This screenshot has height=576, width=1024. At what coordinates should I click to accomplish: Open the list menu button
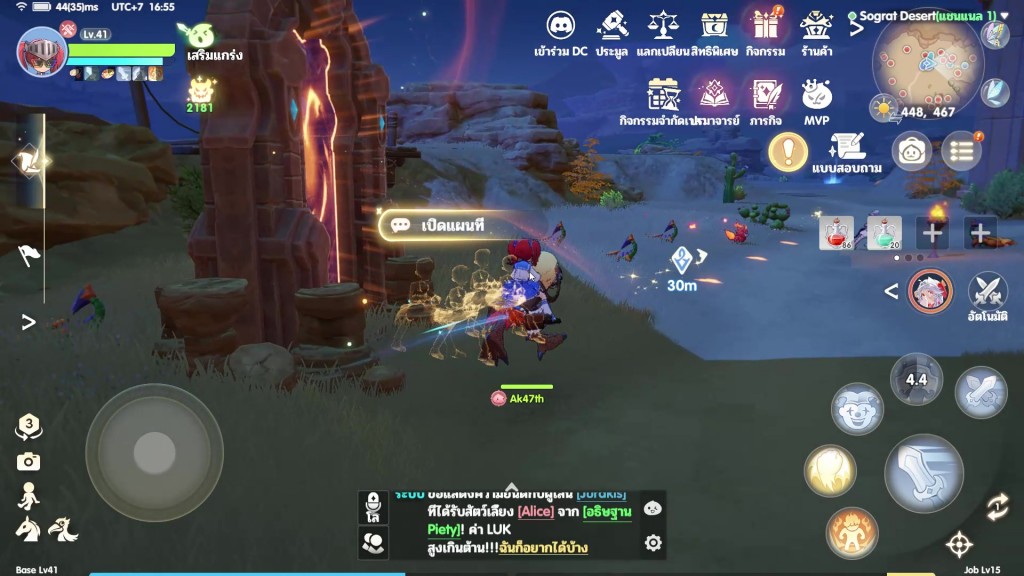point(961,151)
